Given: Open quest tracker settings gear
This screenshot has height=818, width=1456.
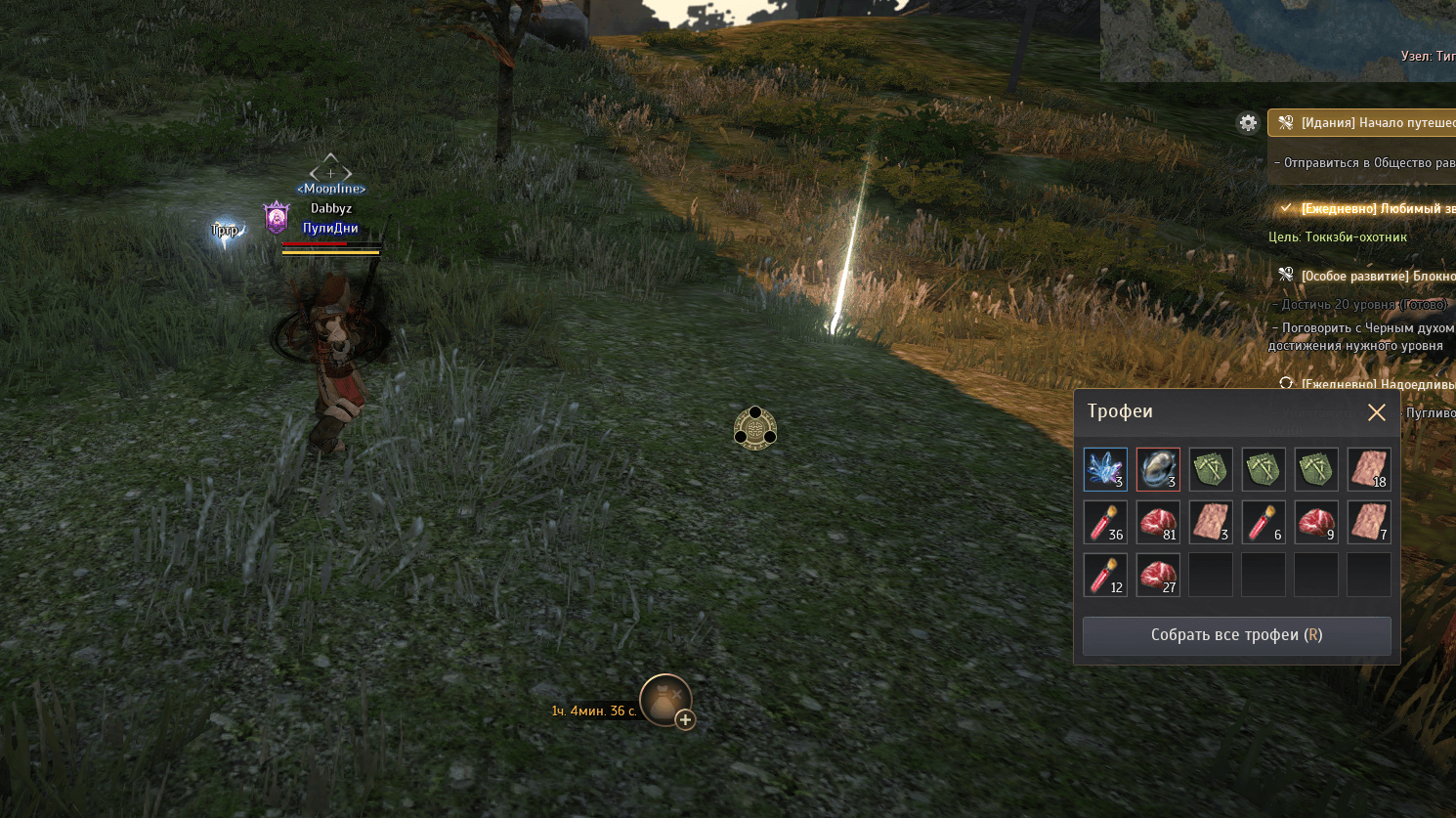Looking at the screenshot, I should tap(1248, 123).
